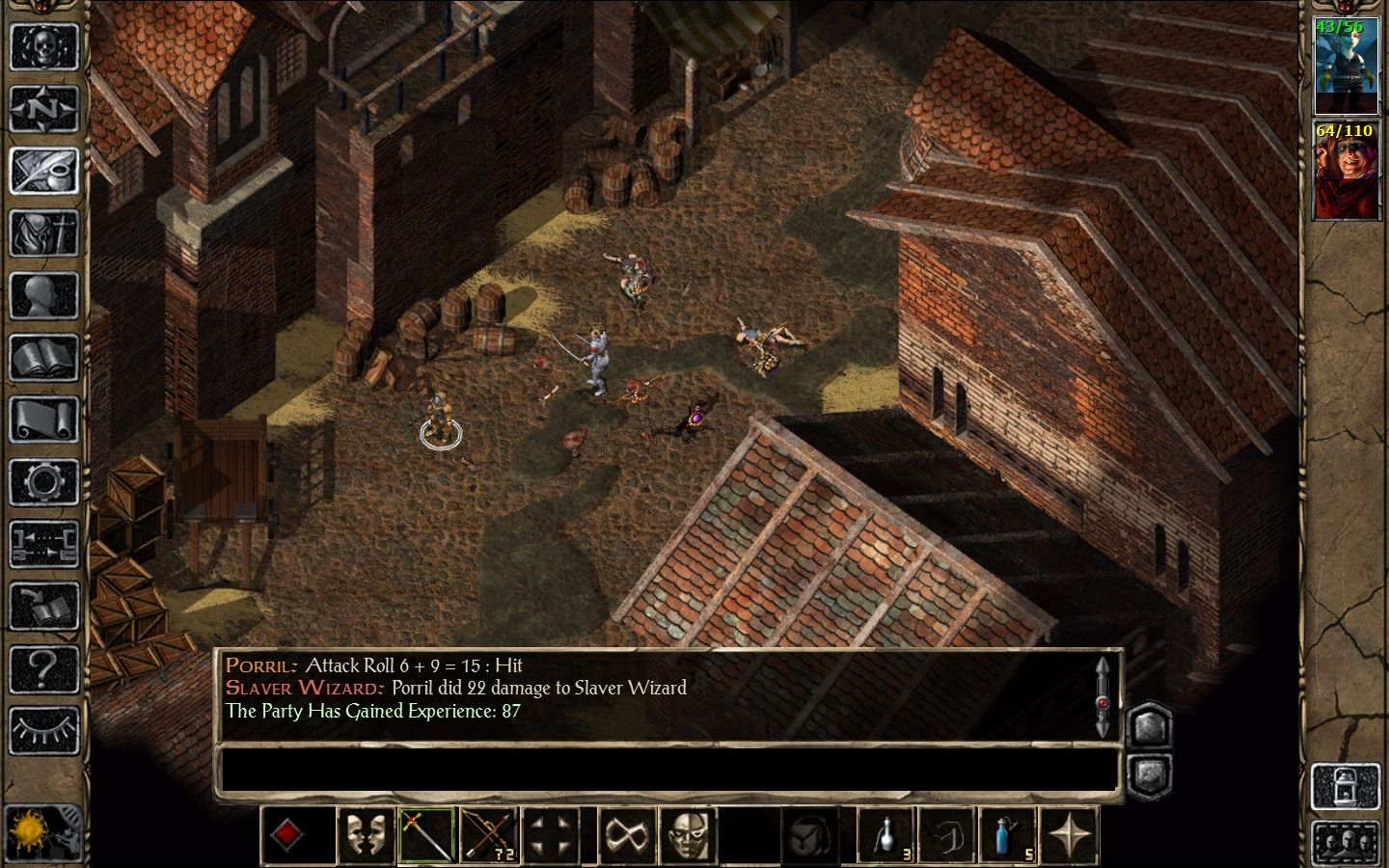
Task: Open the area map via compass icon
Action: pyautogui.click(x=43, y=109)
